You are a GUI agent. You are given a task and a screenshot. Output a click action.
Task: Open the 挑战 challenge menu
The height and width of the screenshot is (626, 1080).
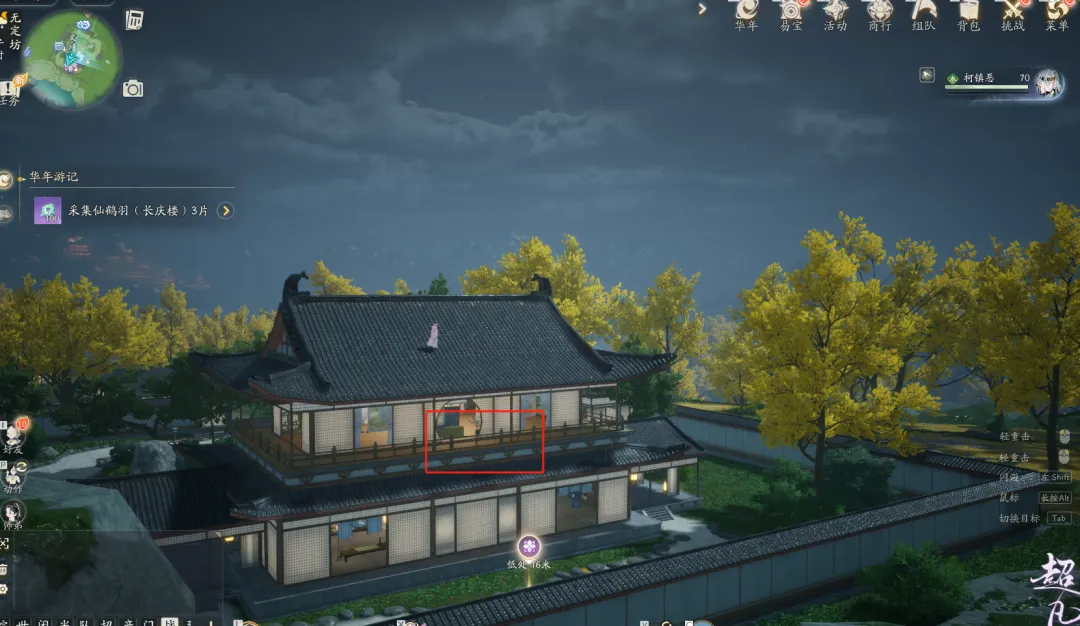pyautogui.click(x=1012, y=12)
